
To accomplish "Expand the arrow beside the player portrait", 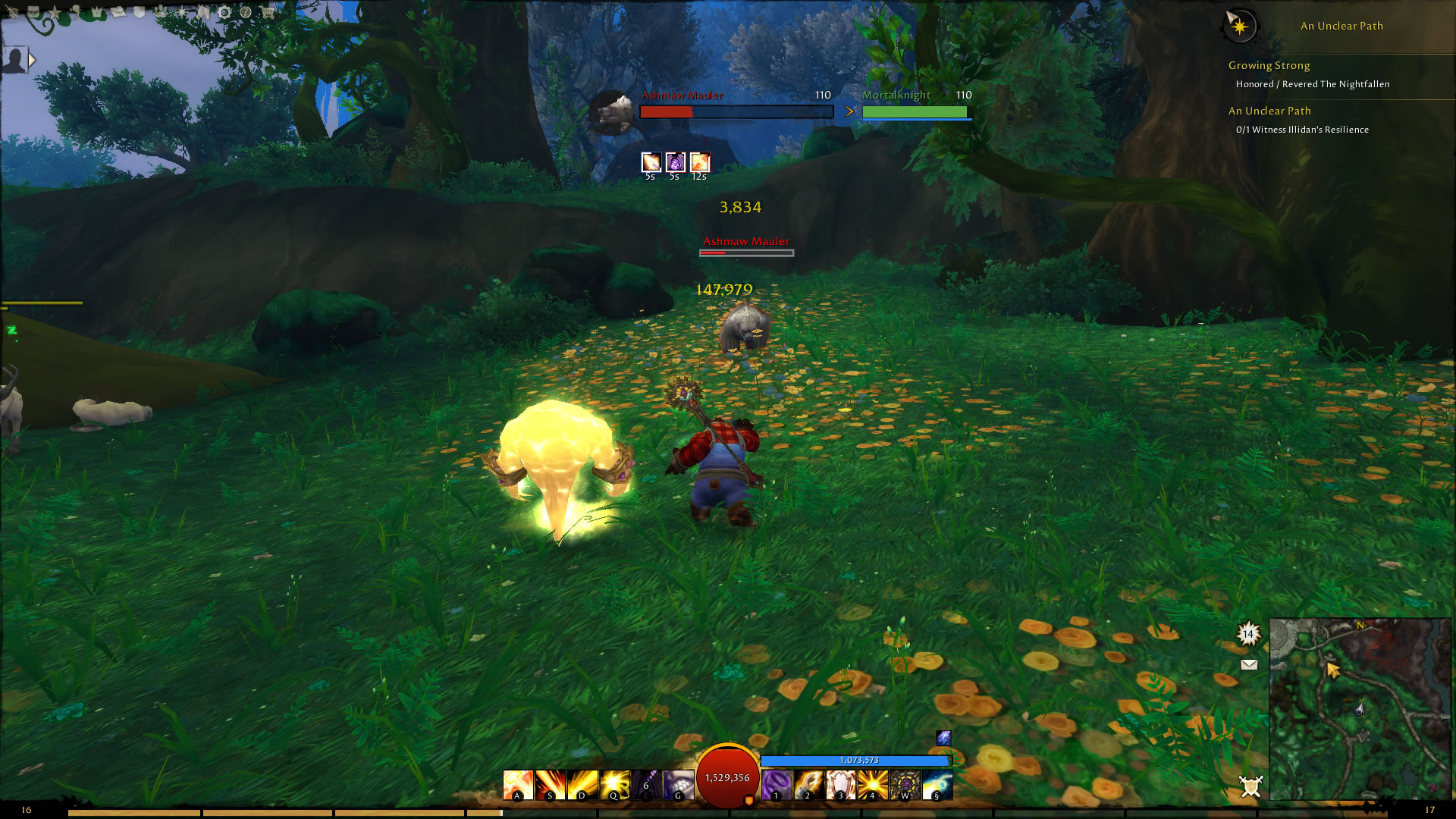I will pos(32,59).
